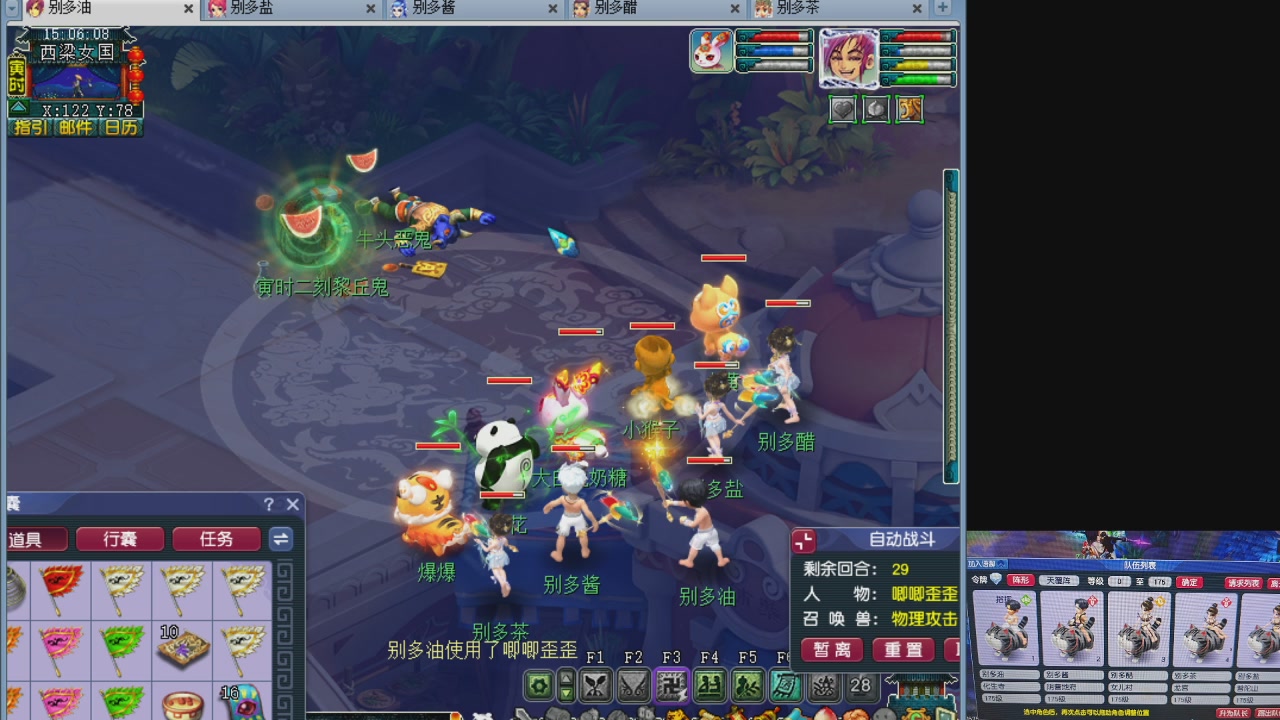
Task: Open the 天覆阵 formation dropdown in the team list
Action: pyautogui.click(x=1060, y=580)
